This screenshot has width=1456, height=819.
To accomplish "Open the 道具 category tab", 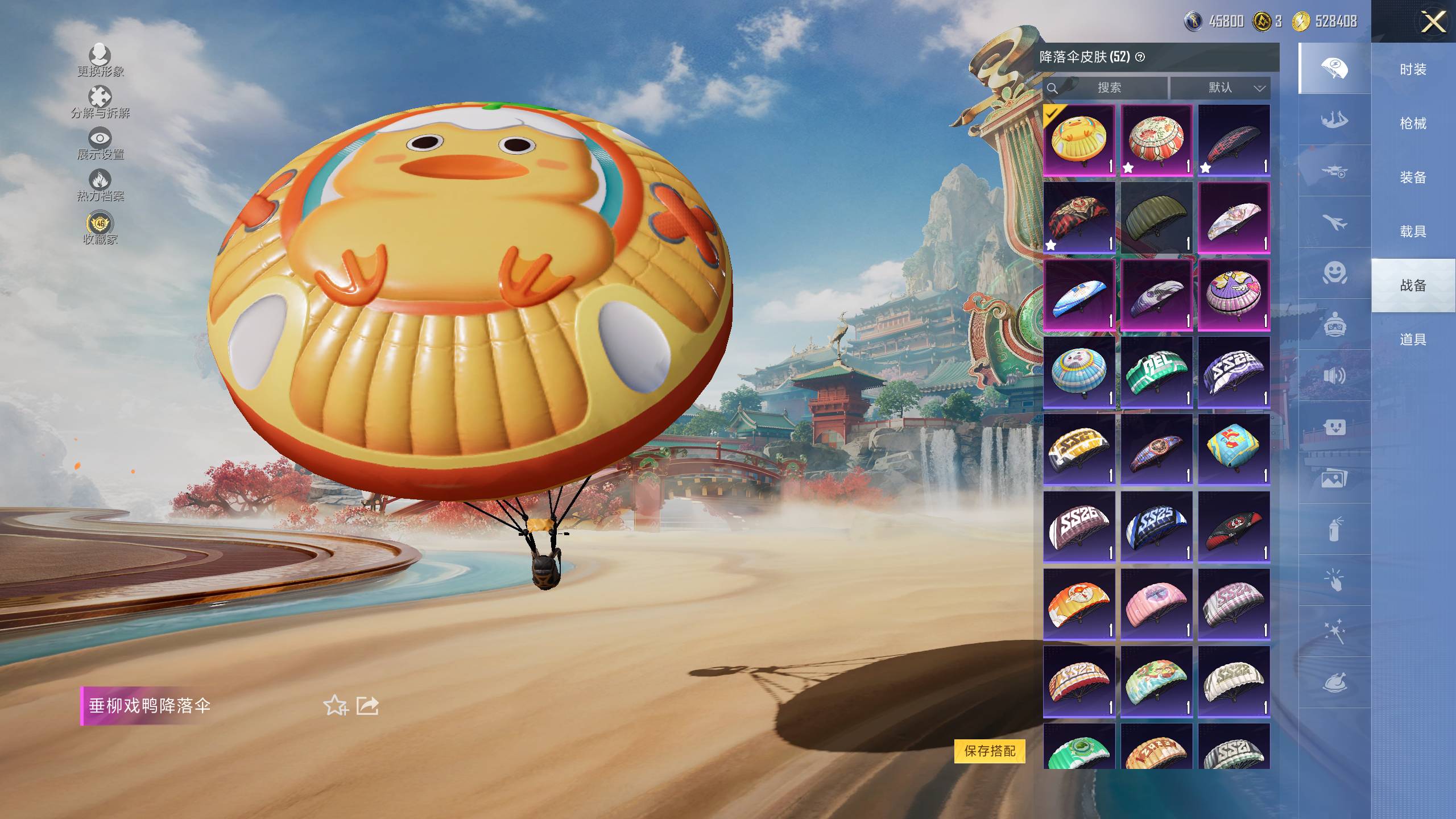I will point(1413,340).
